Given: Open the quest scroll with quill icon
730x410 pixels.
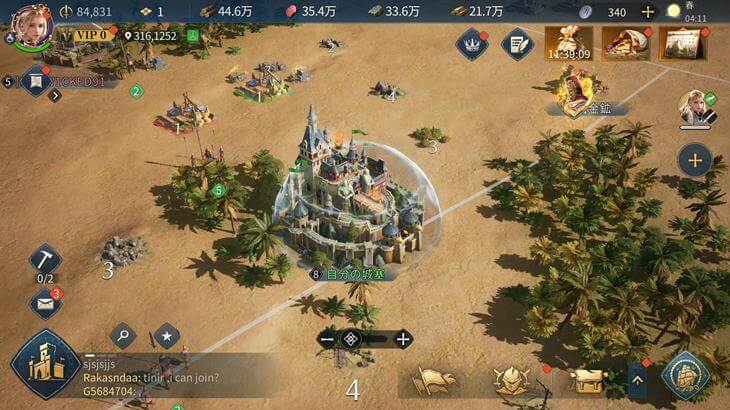Looking at the screenshot, I should point(517,43).
